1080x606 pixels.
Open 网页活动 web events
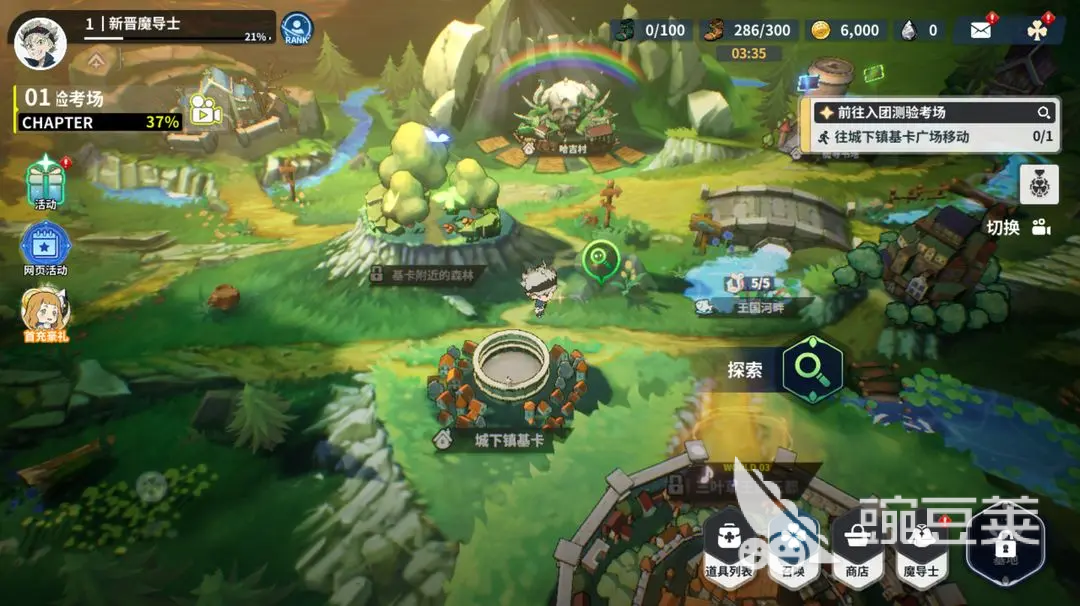pyautogui.click(x=46, y=248)
